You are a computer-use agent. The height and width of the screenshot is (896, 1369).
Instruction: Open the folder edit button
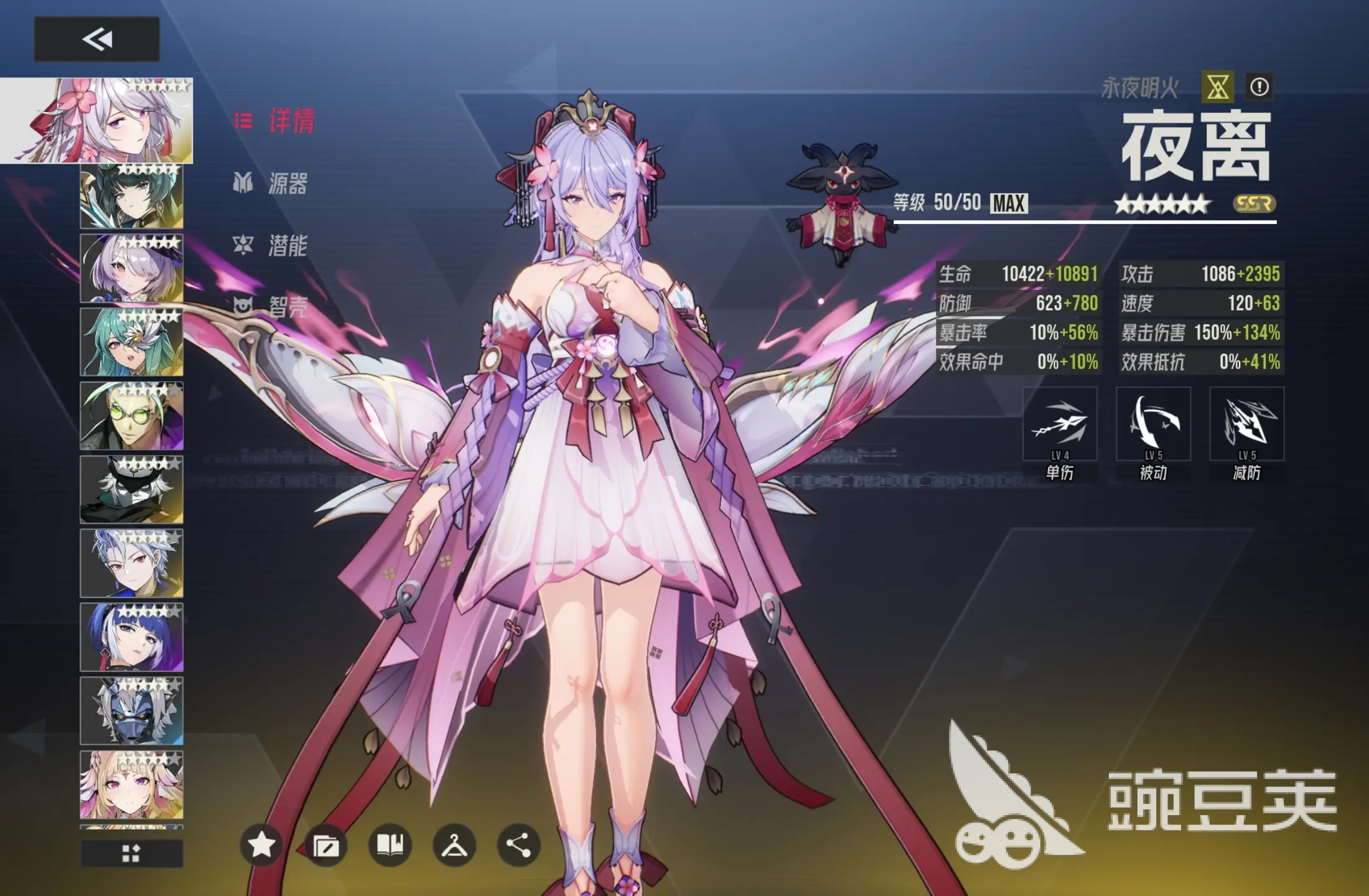tap(325, 844)
